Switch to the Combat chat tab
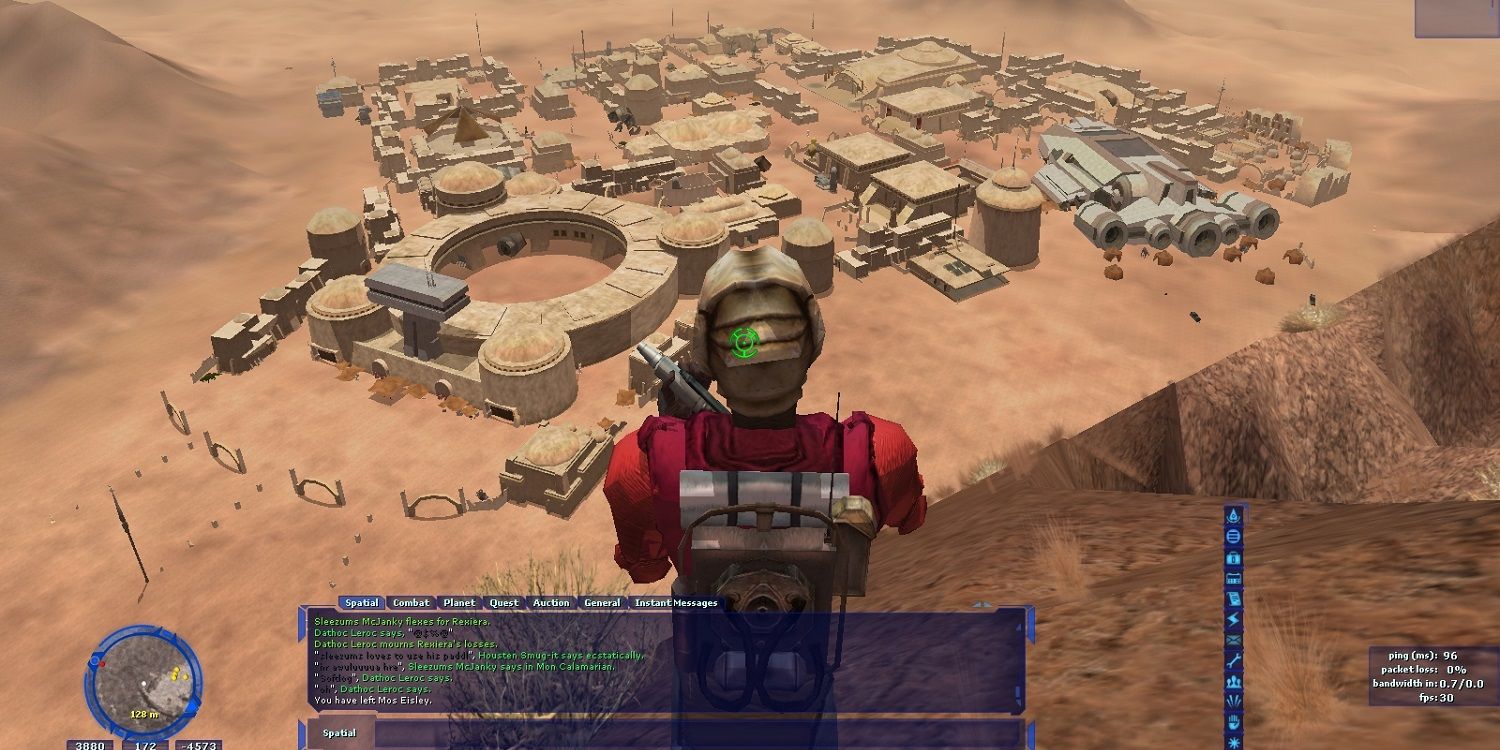 click(411, 603)
